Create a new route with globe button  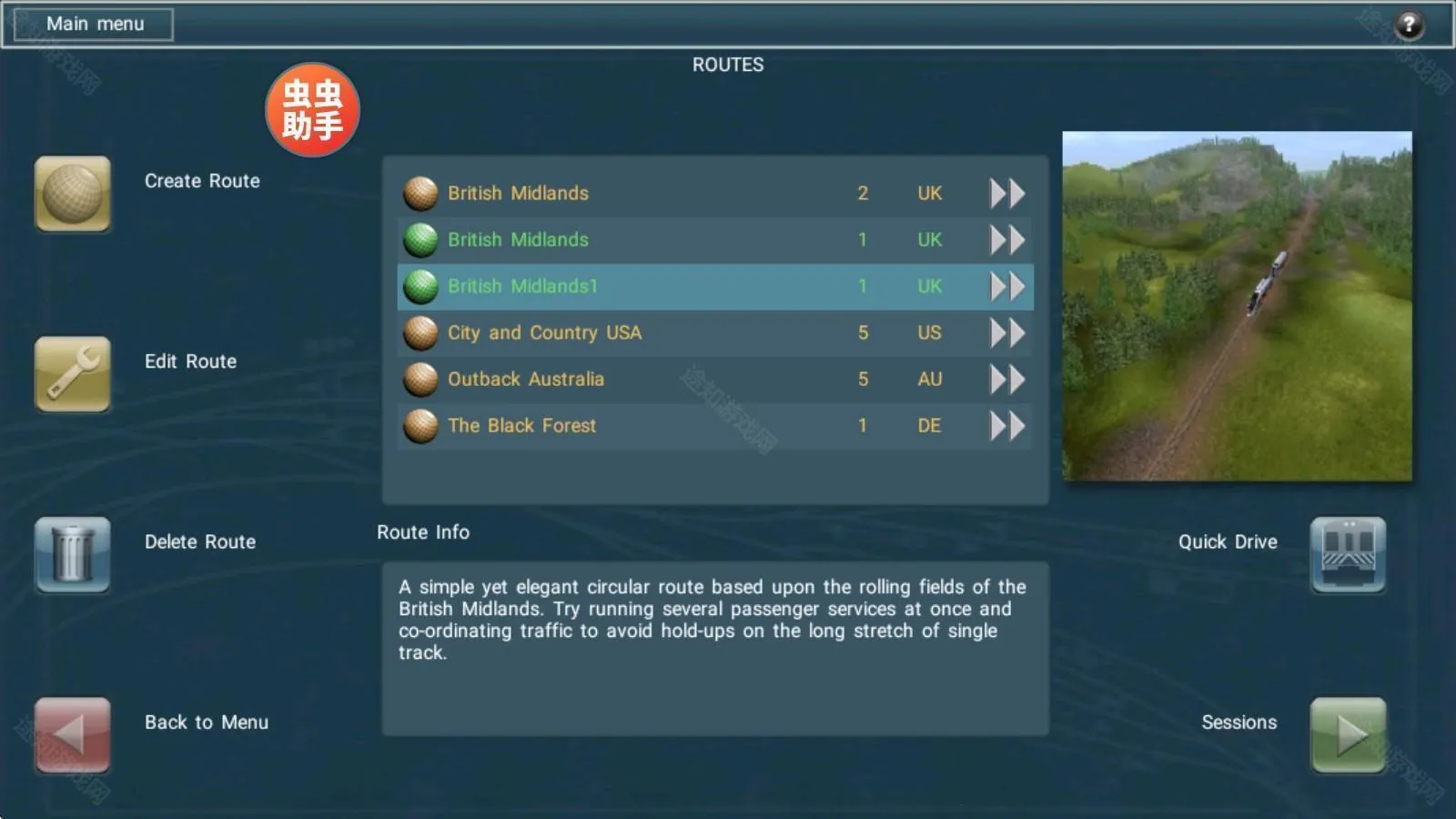[x=73, y=193]
